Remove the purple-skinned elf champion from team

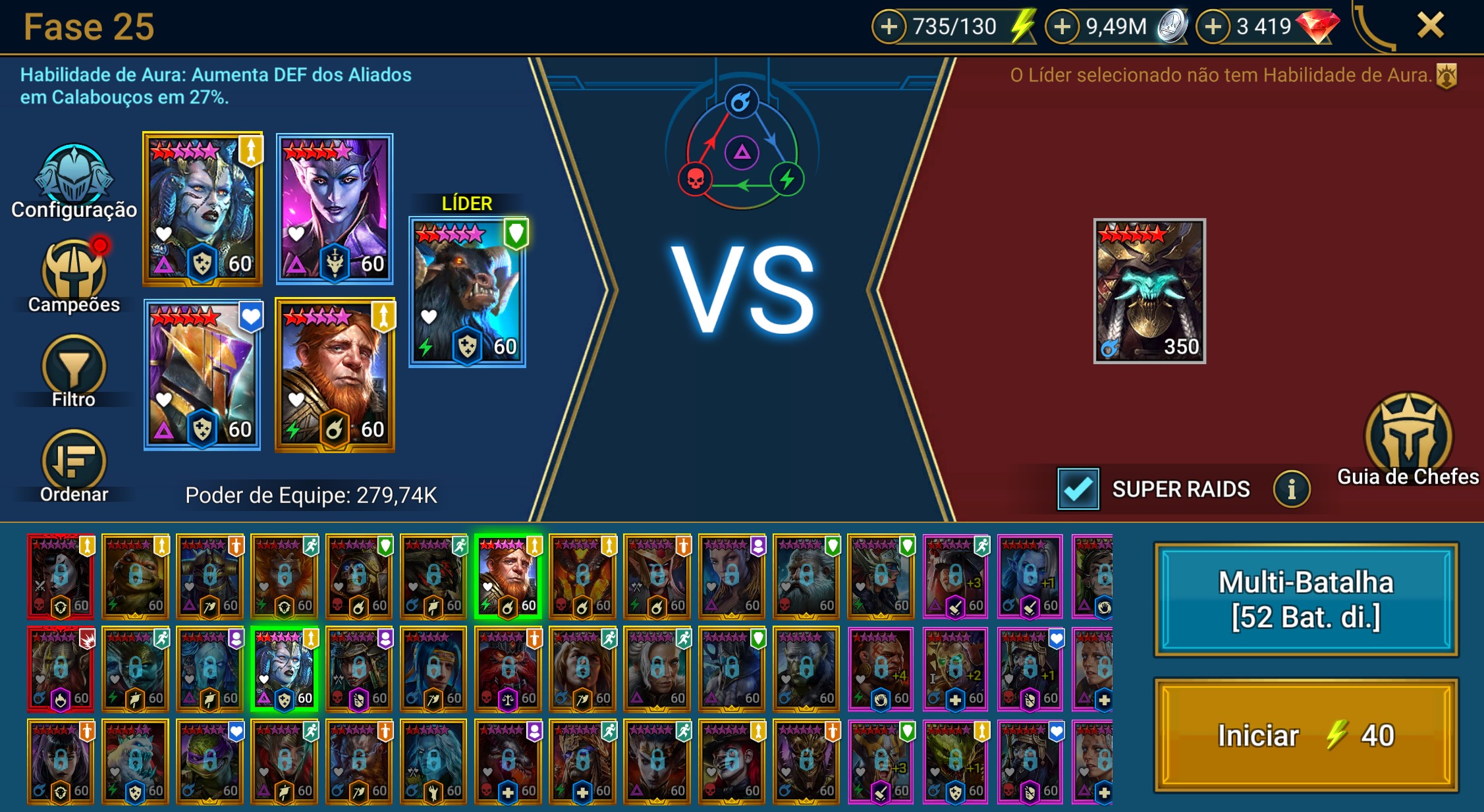pyautogui.click(x=335, y=209)
